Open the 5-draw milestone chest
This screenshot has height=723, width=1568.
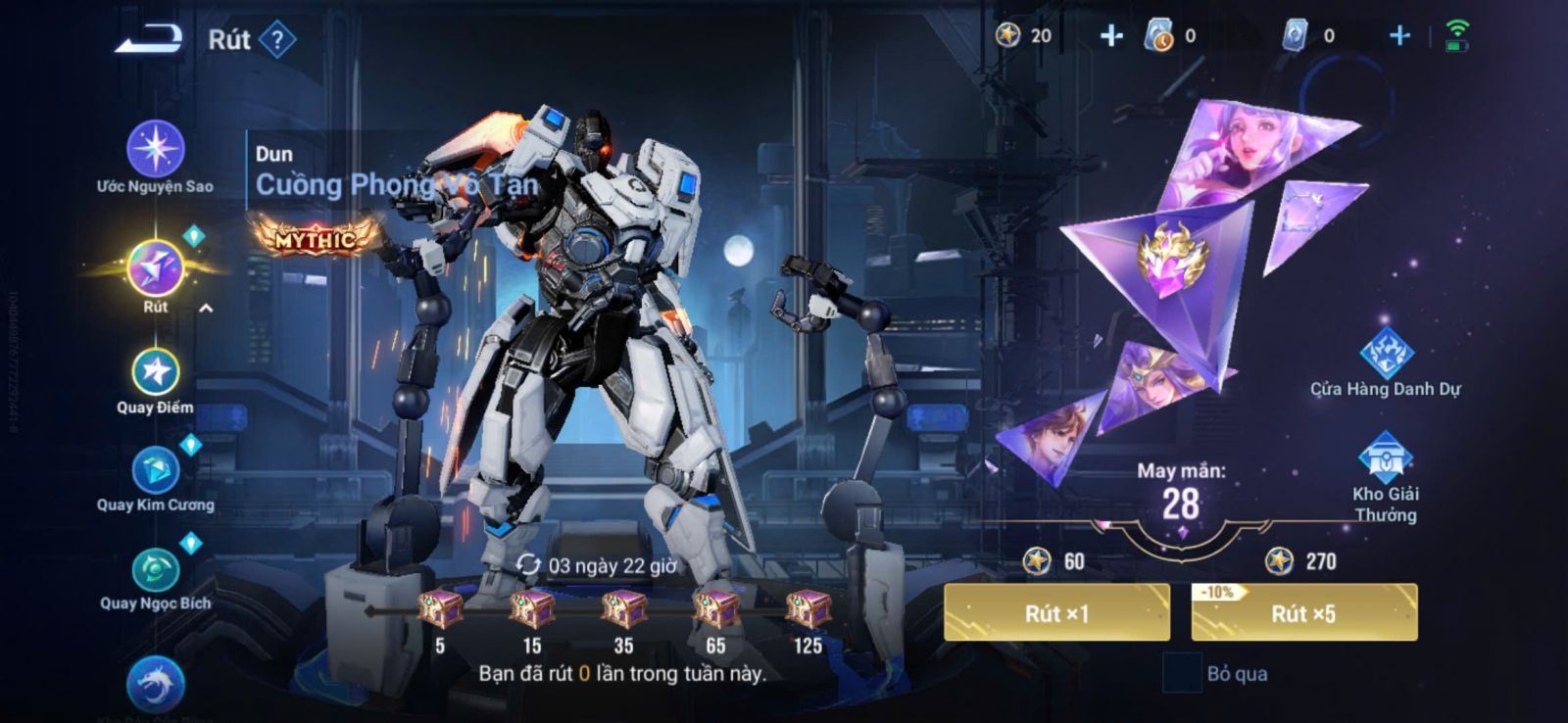440,610
